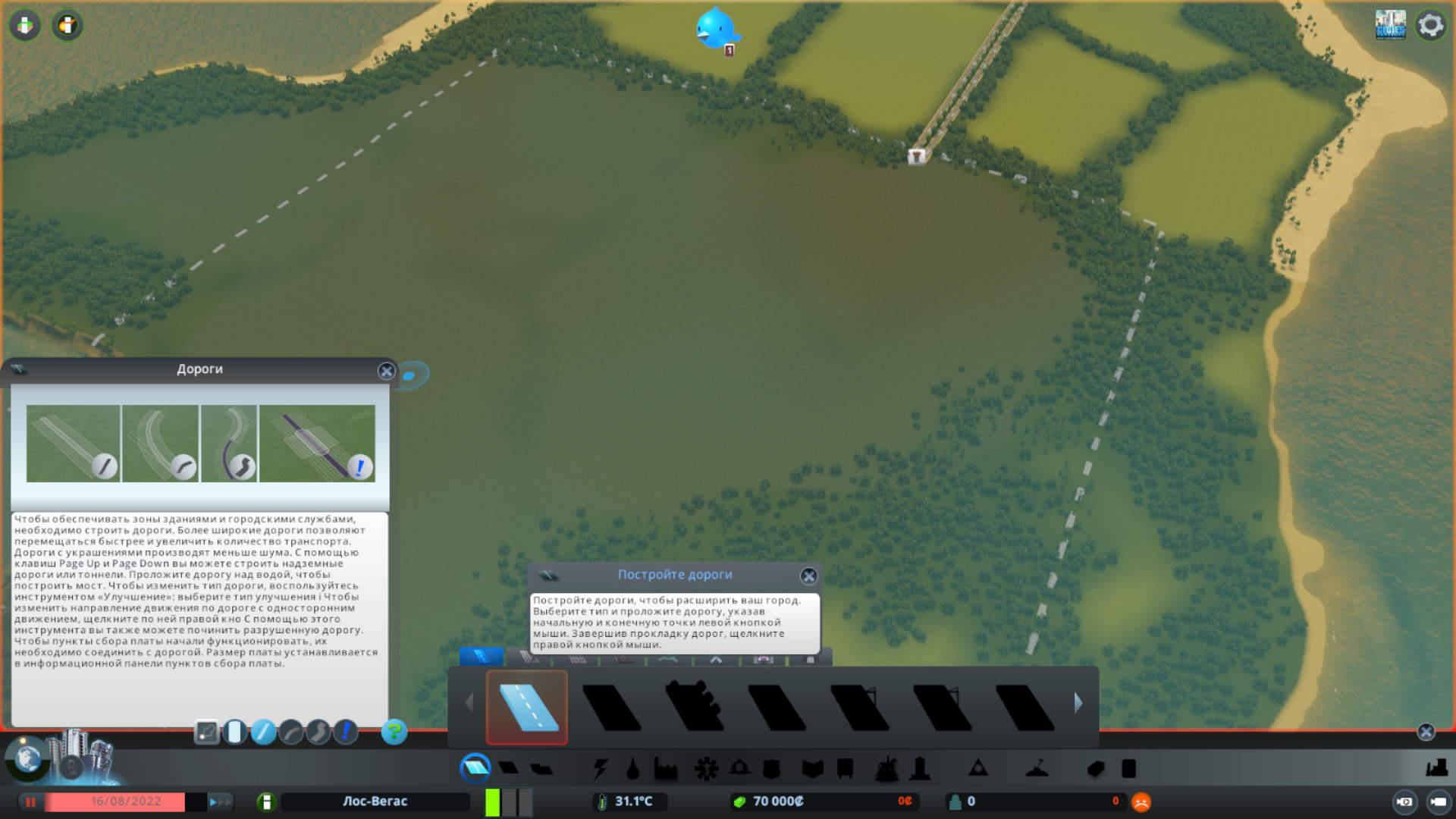Close the Постройте дороги tutorial popup
Viewport: 1456px width, 819px height.
[808, 576]
